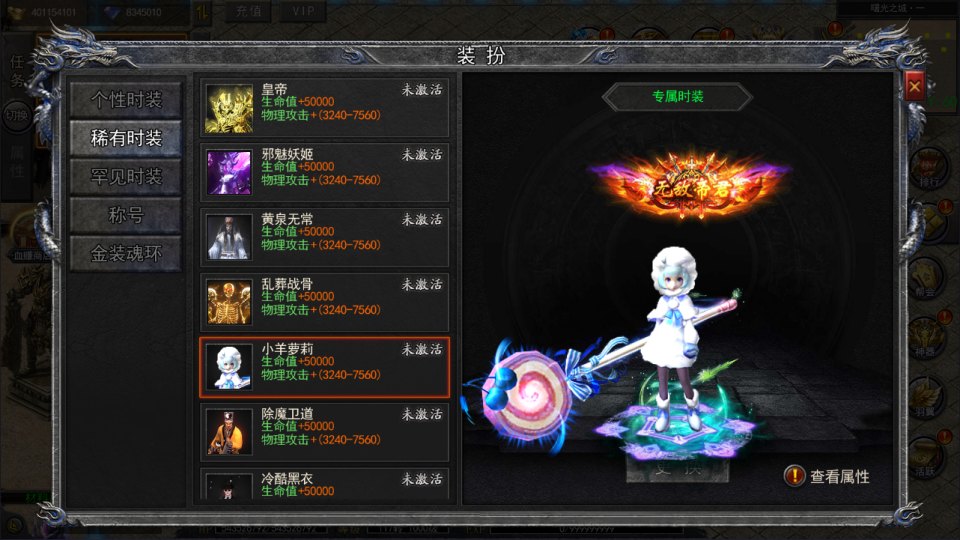The width and height of the screenshot is (960, 540).
Task: Open the 充值 recharge menu
Action: pyautogui.click(x=248, y=11)
